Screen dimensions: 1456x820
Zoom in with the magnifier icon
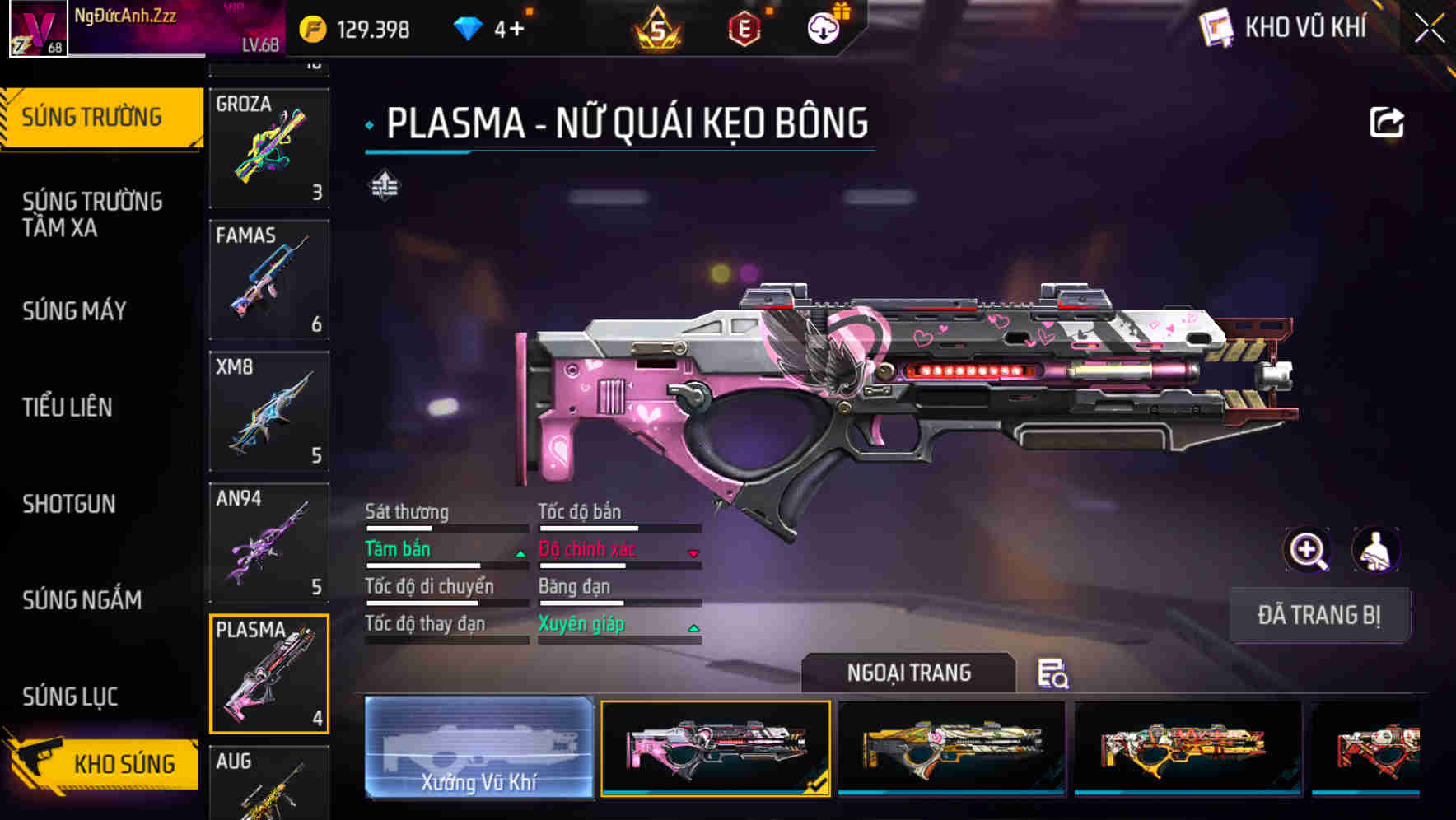coord(1307,550)
